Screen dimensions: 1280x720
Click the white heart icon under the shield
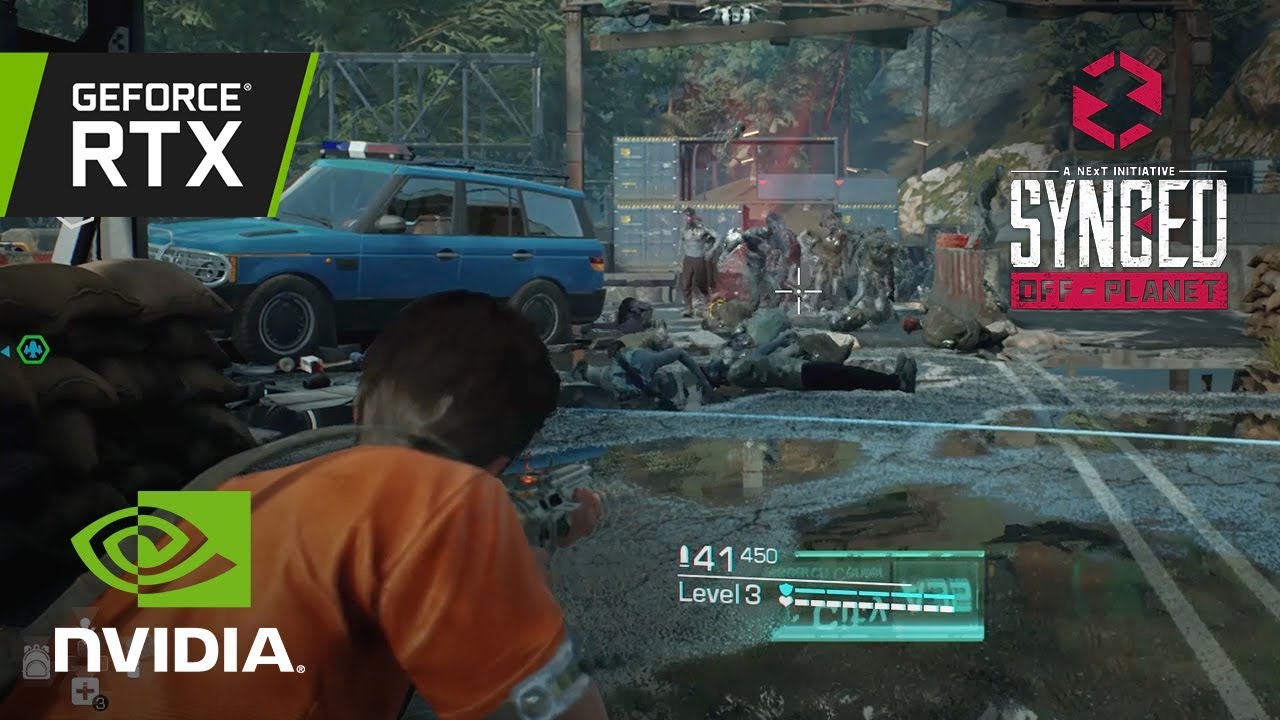[x=787, y=601]
